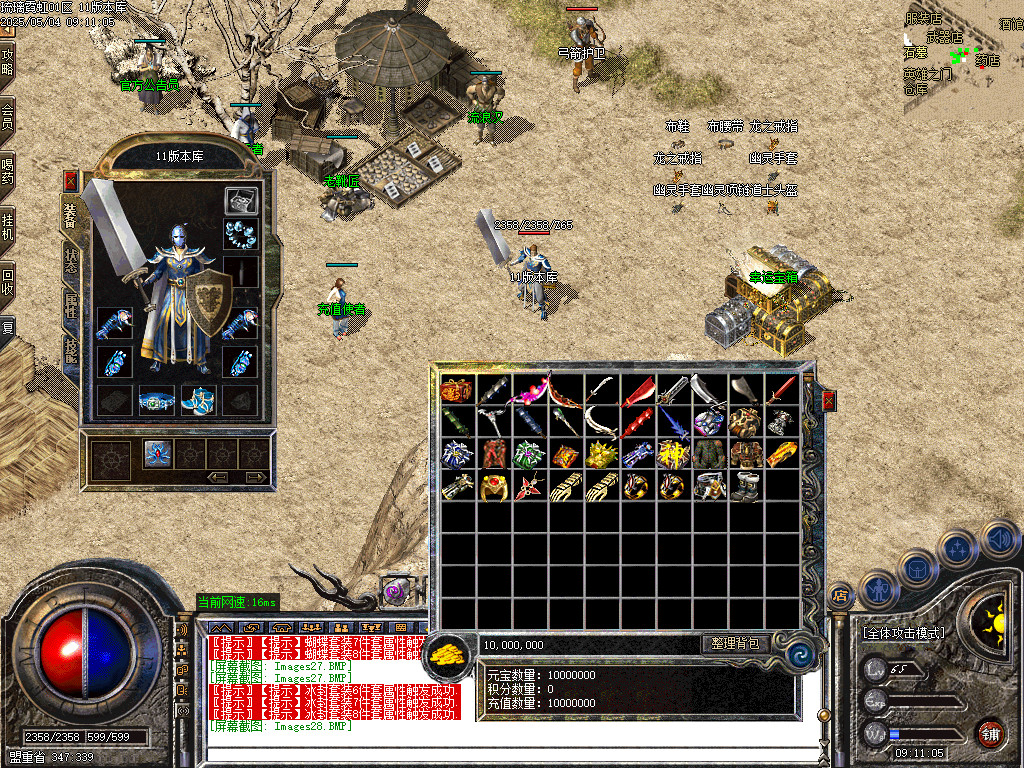Open the 属性 attributes tab
The height and width of the screenshot is (768, 1024).
coord(71,305)
